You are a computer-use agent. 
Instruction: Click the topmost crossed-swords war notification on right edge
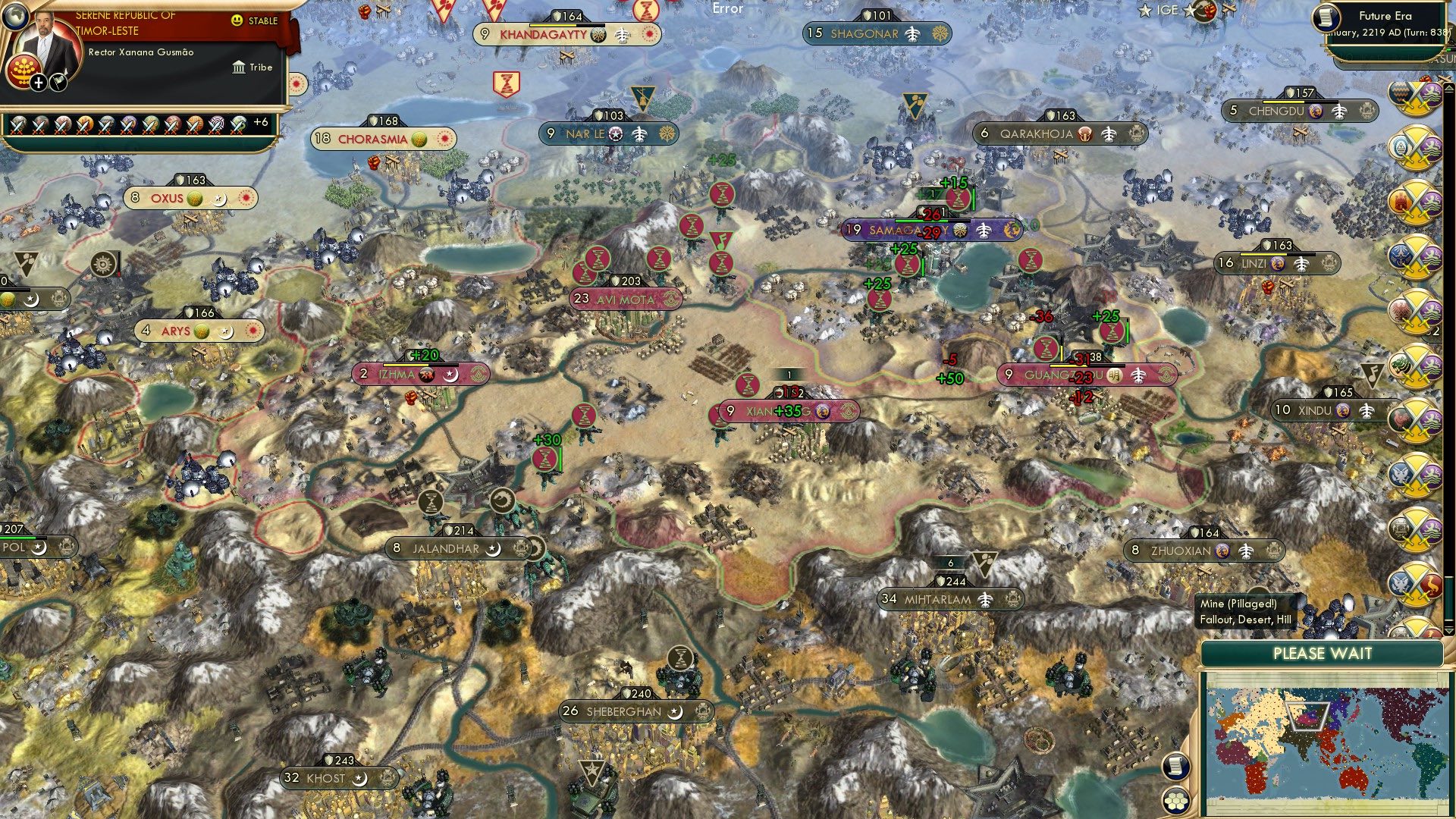point(1415,97)
